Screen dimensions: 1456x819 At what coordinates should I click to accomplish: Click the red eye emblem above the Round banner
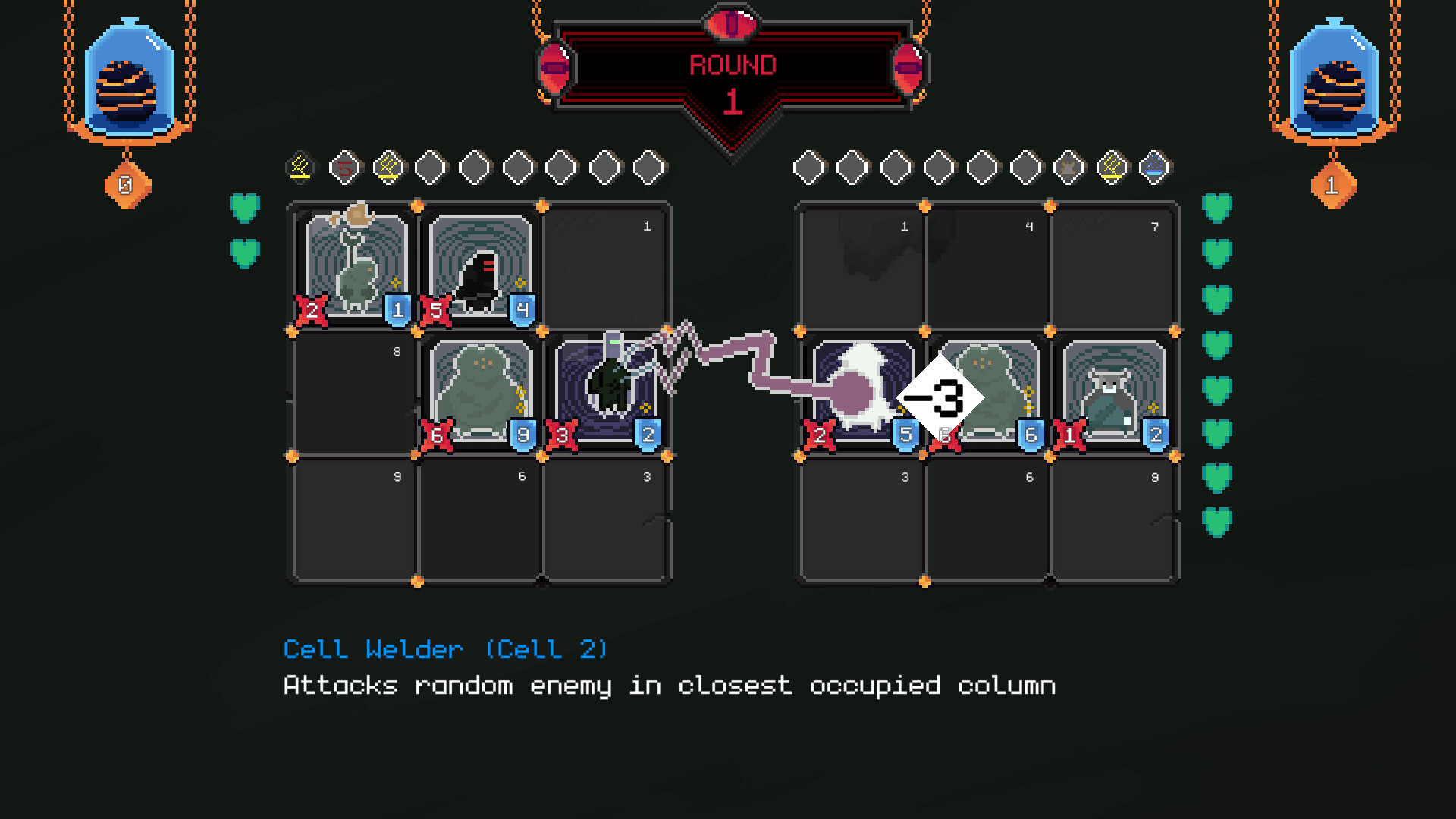730,23
